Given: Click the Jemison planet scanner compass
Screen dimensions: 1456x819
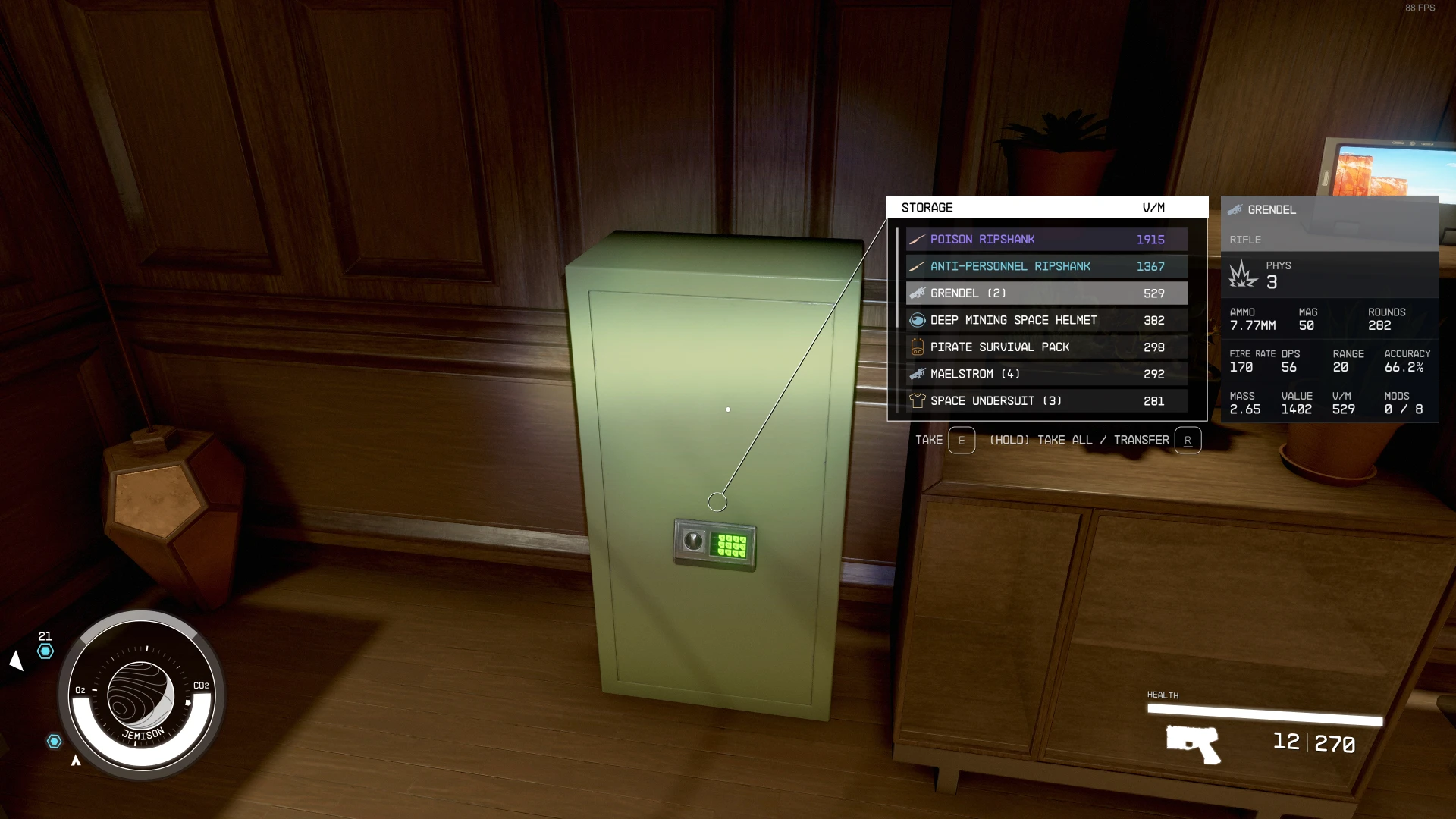Looking at the screenshot, I should tap(141, 695).
